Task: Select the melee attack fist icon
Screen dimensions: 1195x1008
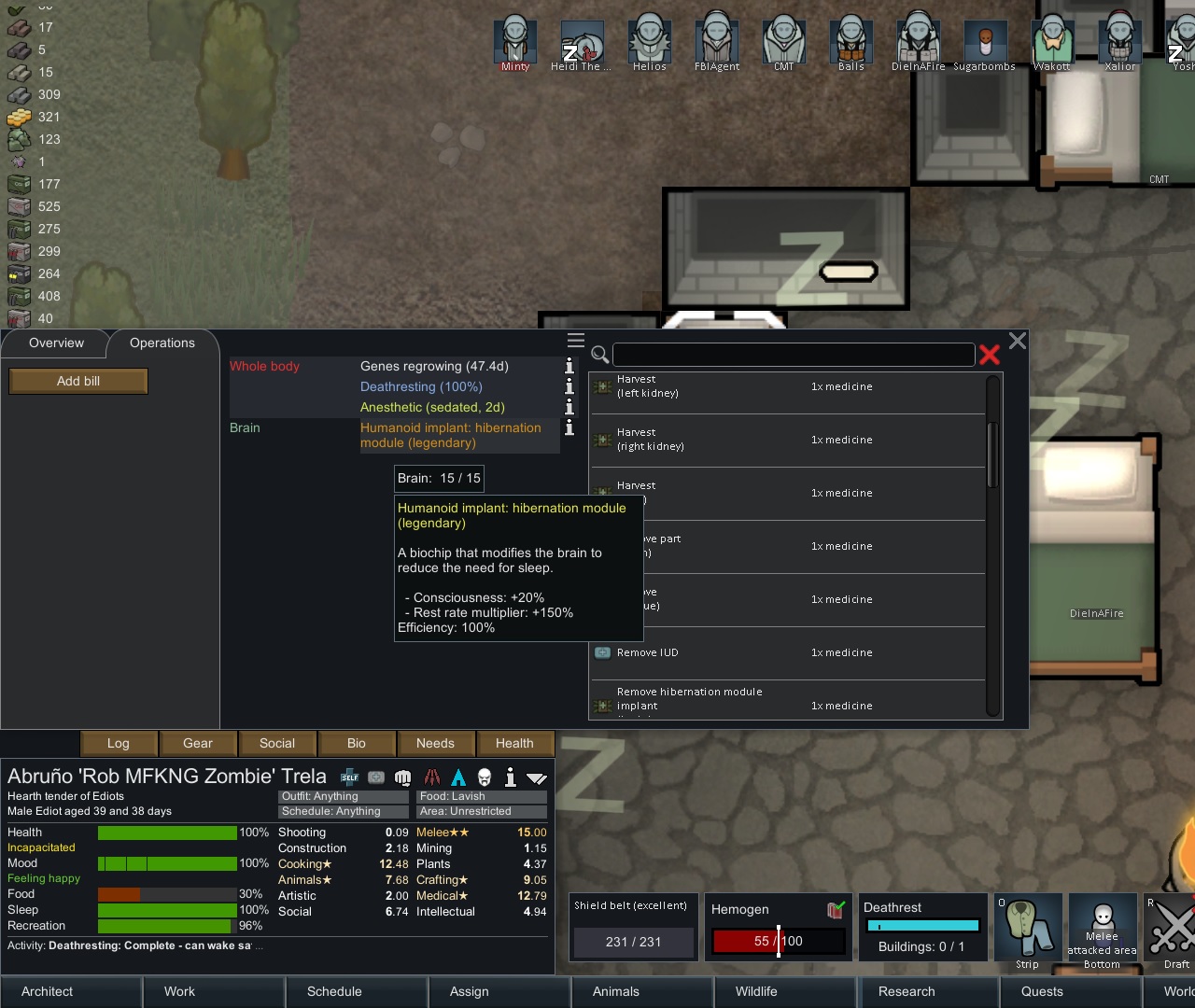Action: point(402,777)
